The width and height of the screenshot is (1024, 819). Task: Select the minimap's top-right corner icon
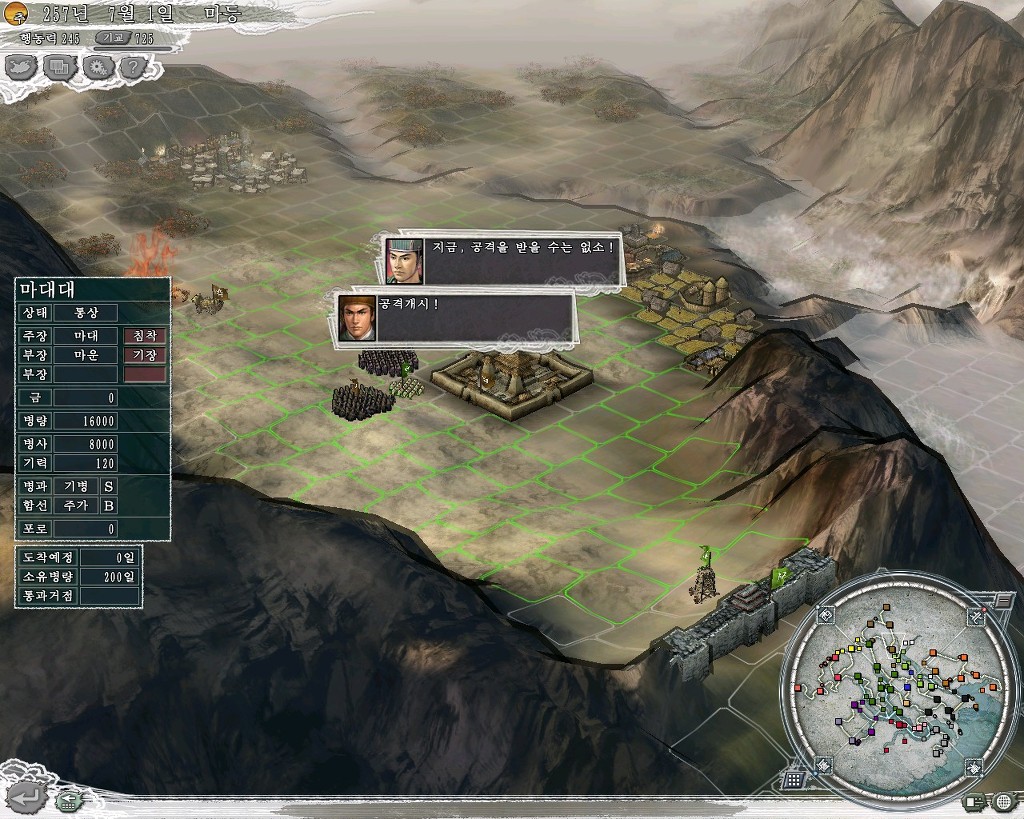pyautogui.click(x=977, y=618)
